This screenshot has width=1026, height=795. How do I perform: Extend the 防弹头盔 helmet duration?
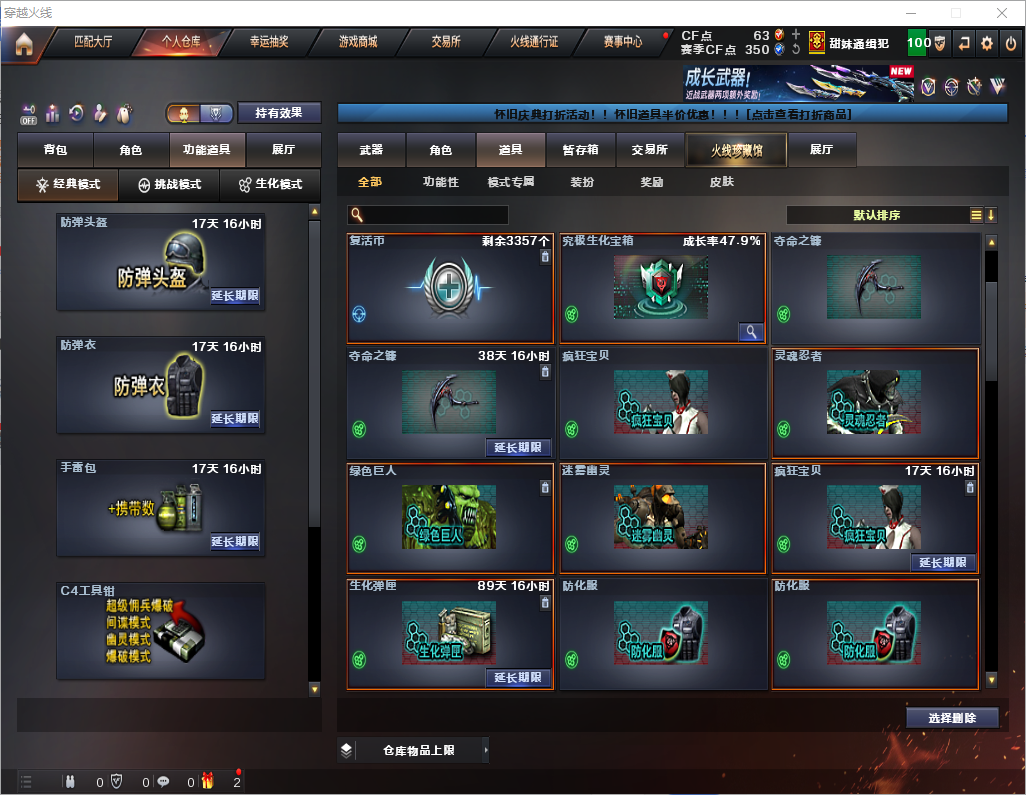point(235,296)
